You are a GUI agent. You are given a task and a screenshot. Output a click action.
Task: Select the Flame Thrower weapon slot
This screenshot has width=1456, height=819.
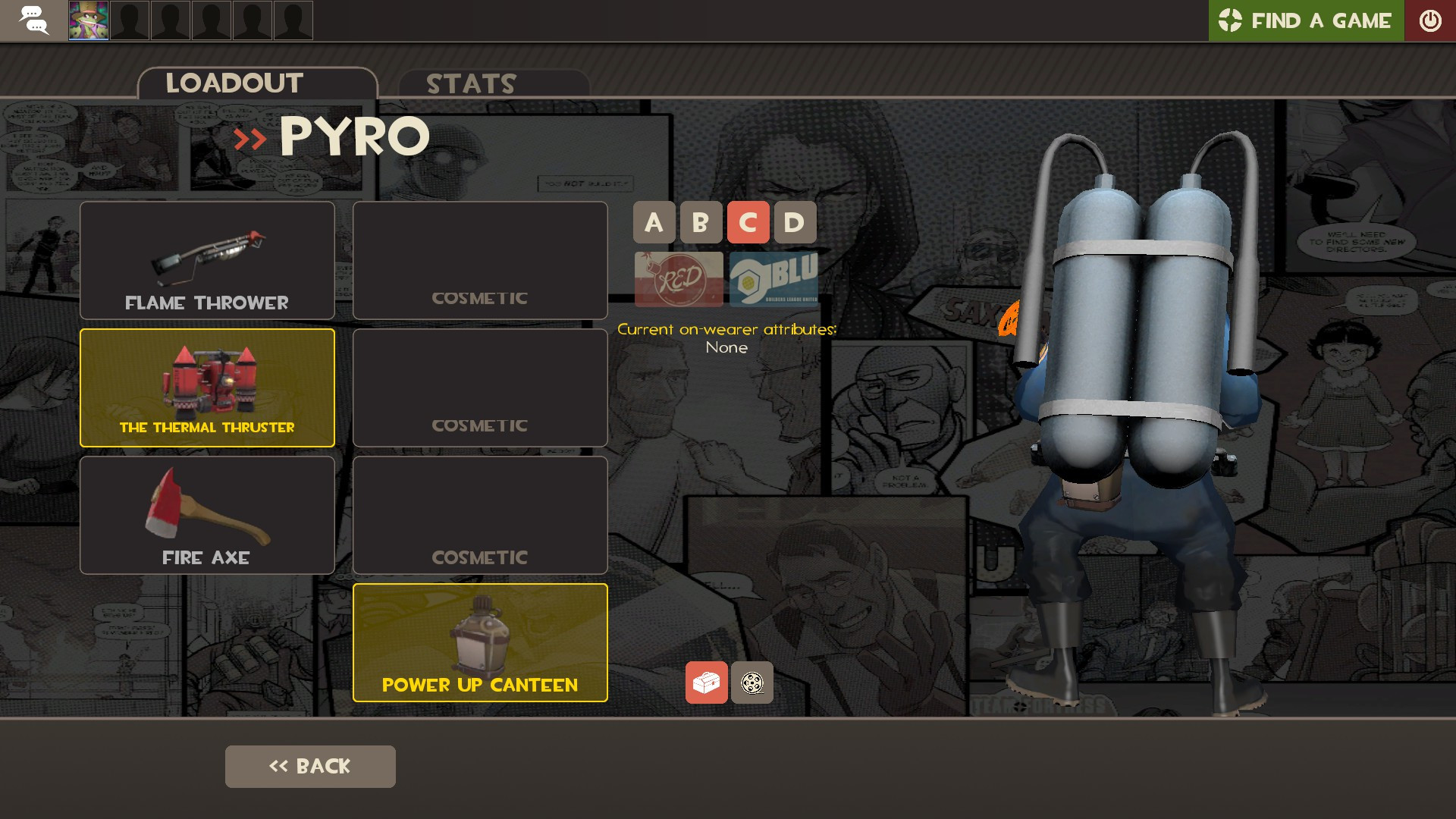tap(206, 260)
